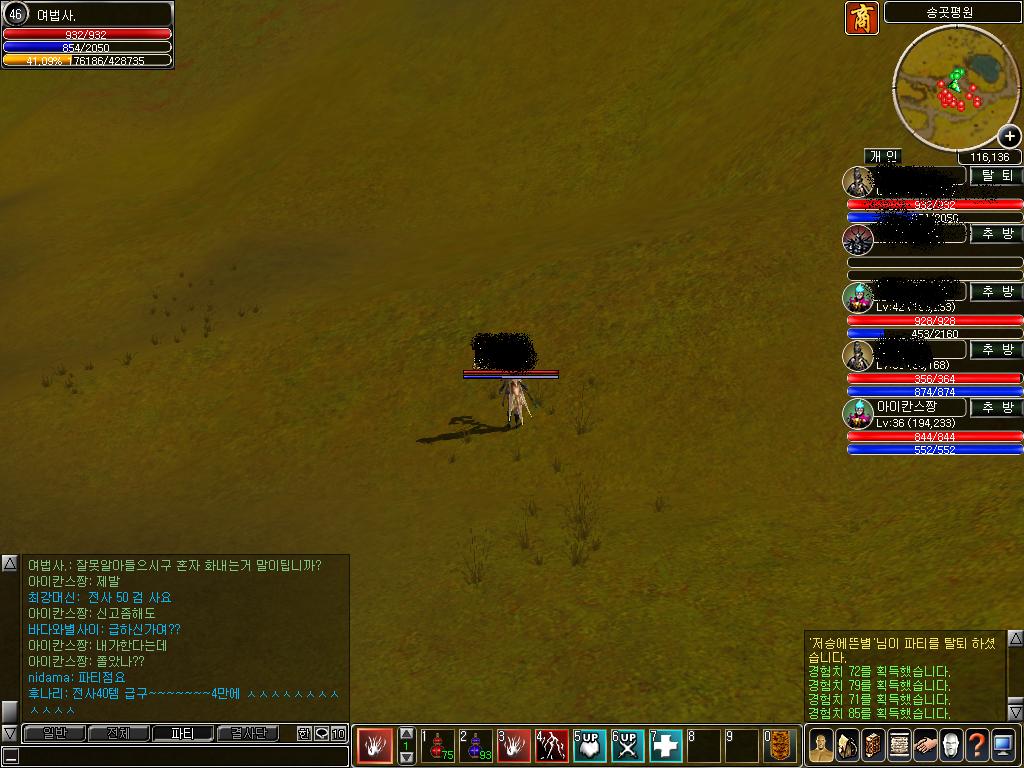Cast the crossed swords UP buff
Viewport: 1024px width, 768px height.
pos(627,746)
